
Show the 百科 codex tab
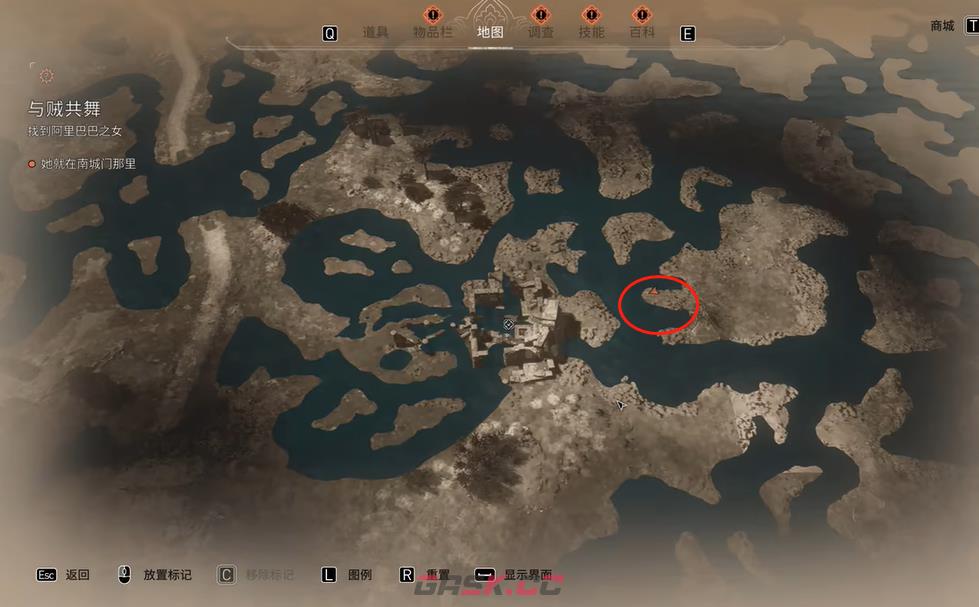click(x=642, y=33)
